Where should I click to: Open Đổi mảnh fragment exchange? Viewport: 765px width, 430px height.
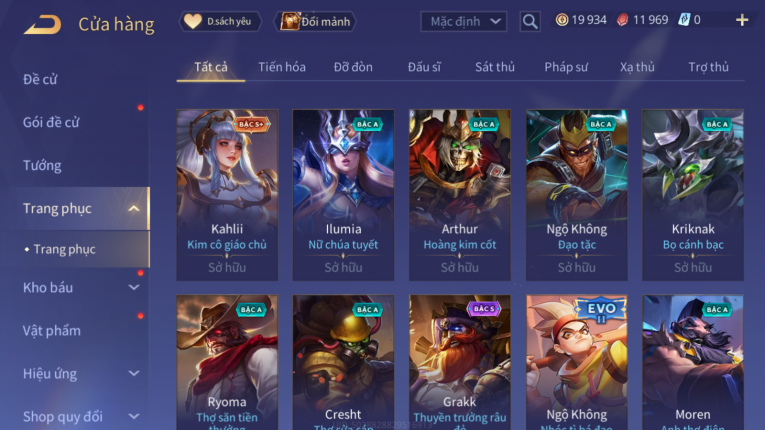click(316, 21)
